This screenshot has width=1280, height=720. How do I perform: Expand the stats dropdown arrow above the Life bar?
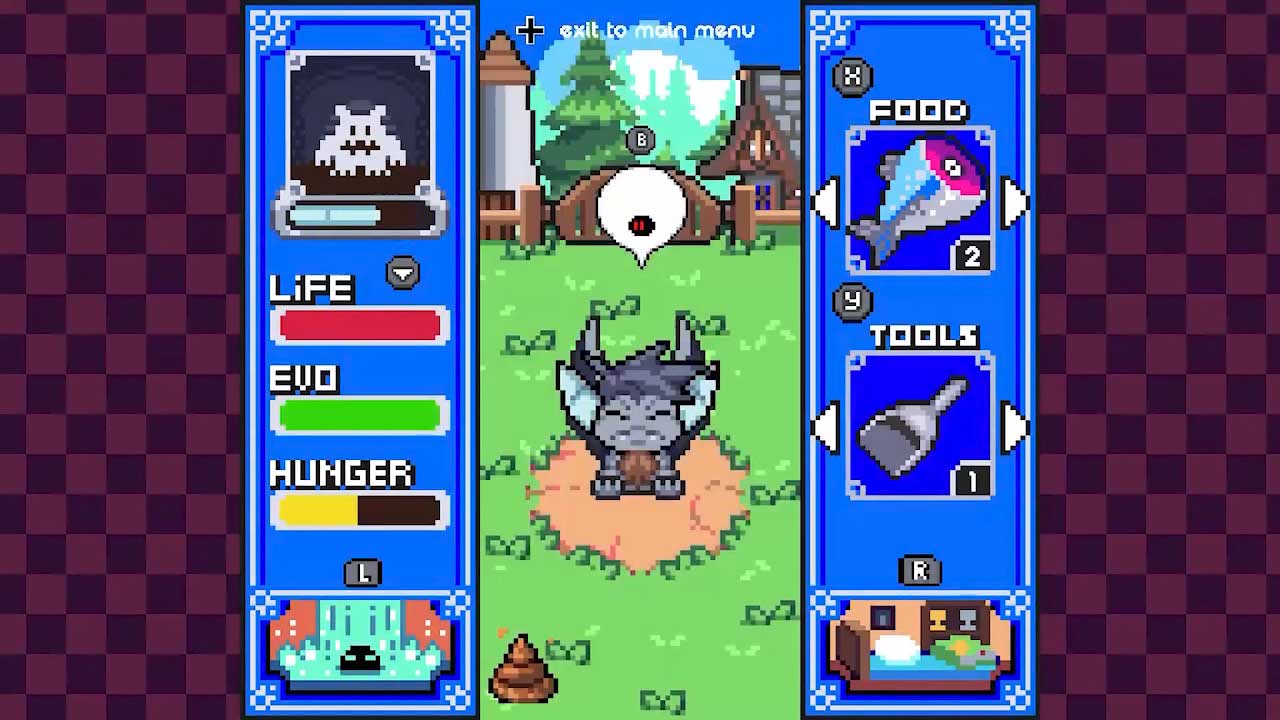tap(403, 273)
